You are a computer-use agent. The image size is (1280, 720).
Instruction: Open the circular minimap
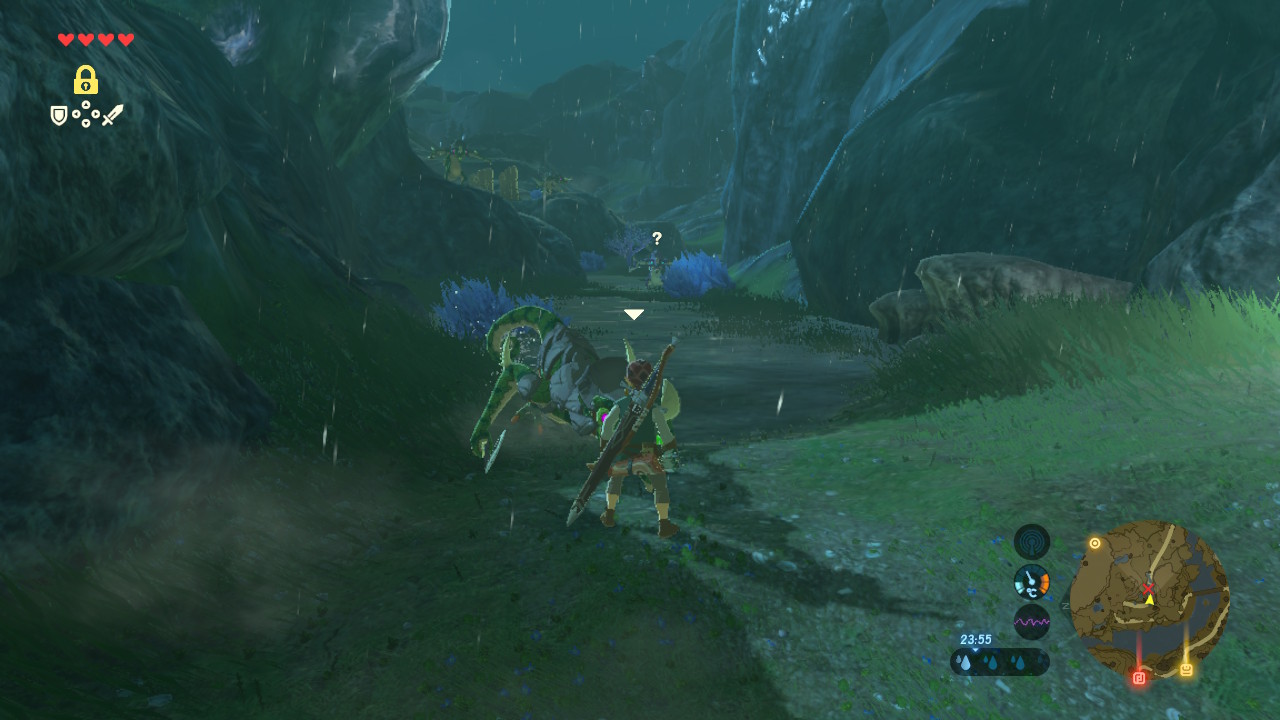(1149, 598)
